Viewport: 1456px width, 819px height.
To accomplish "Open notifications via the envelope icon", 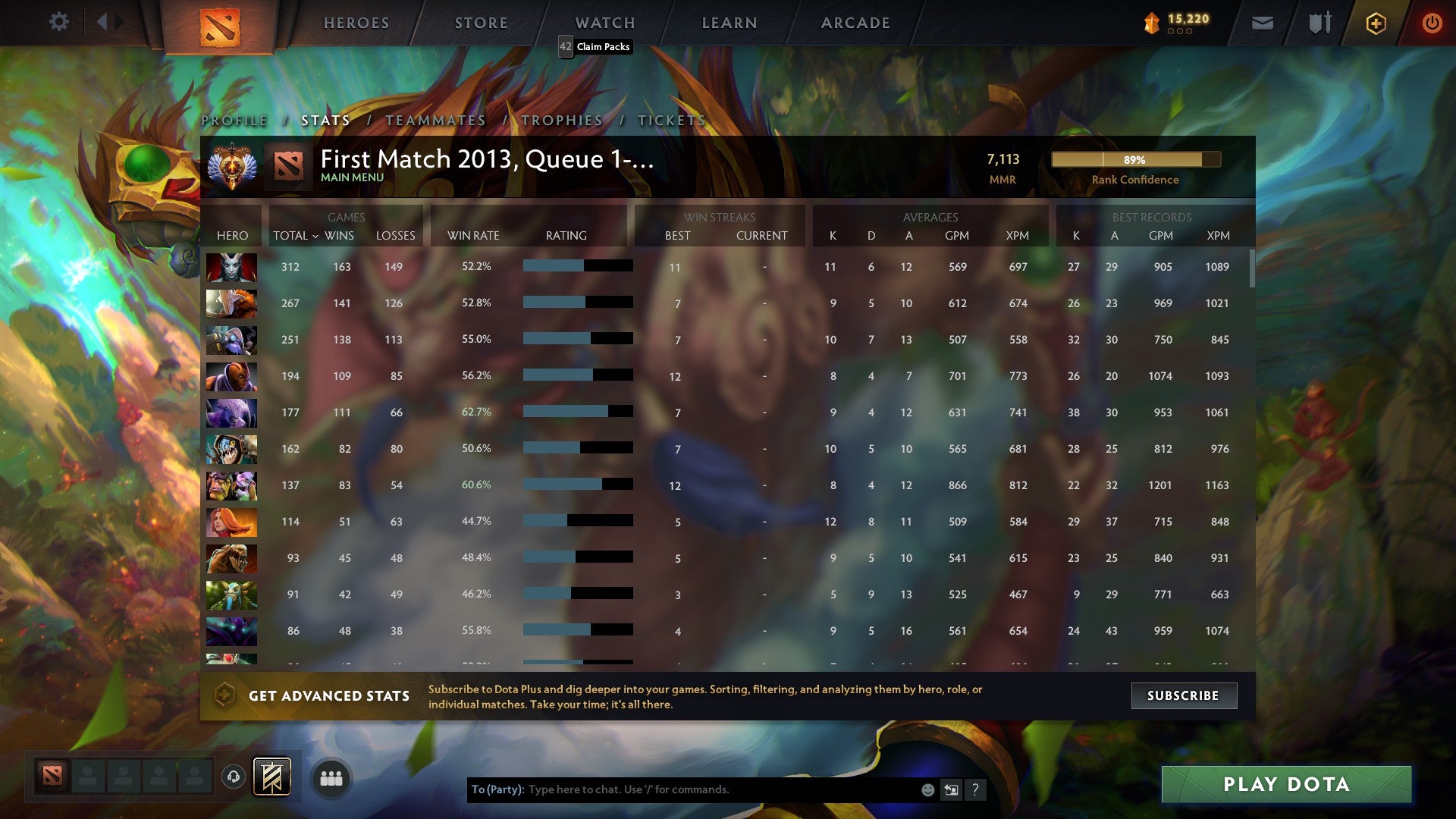I will 1261,23.
